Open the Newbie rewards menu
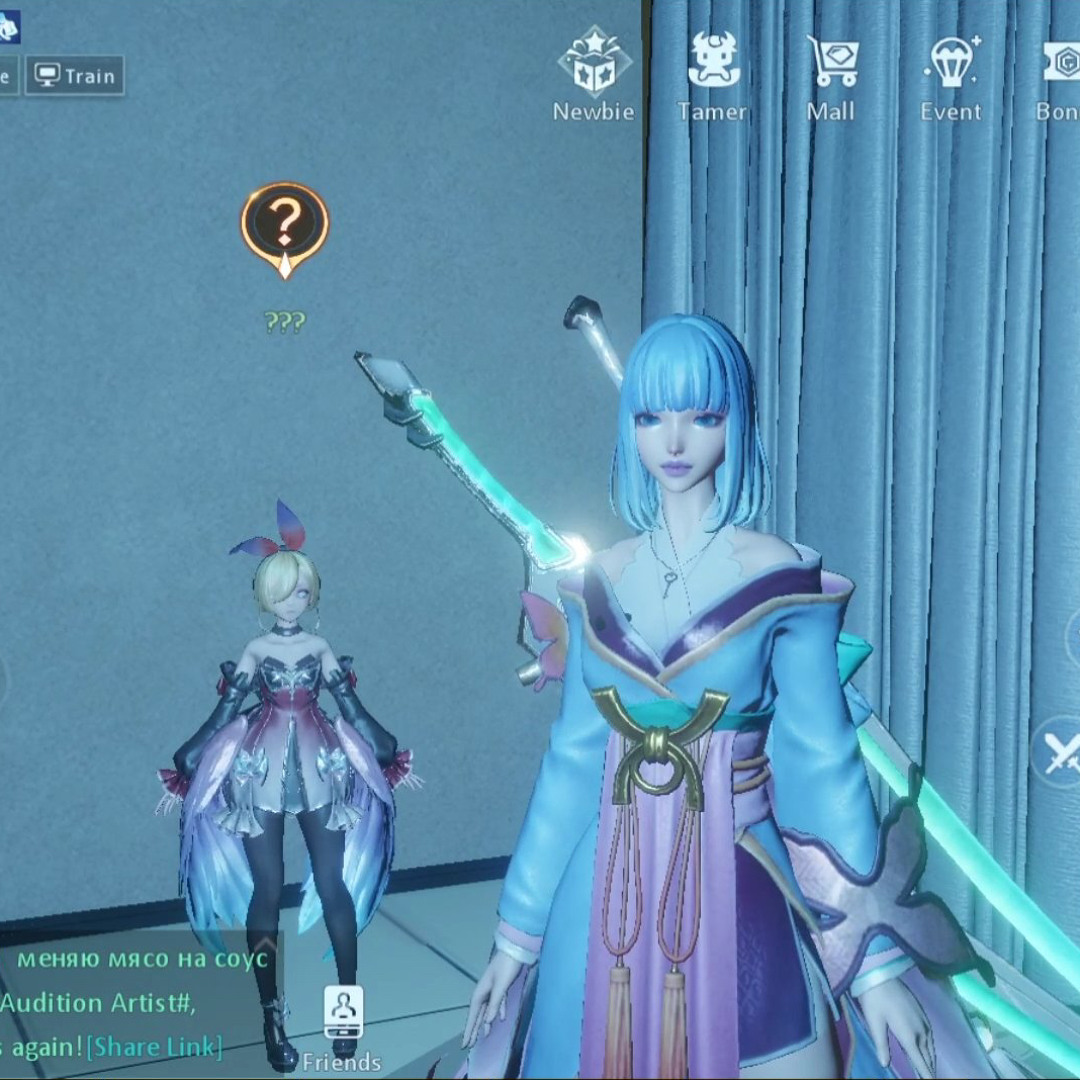Screen dimensions: 1080x1080 click(594, 76)
